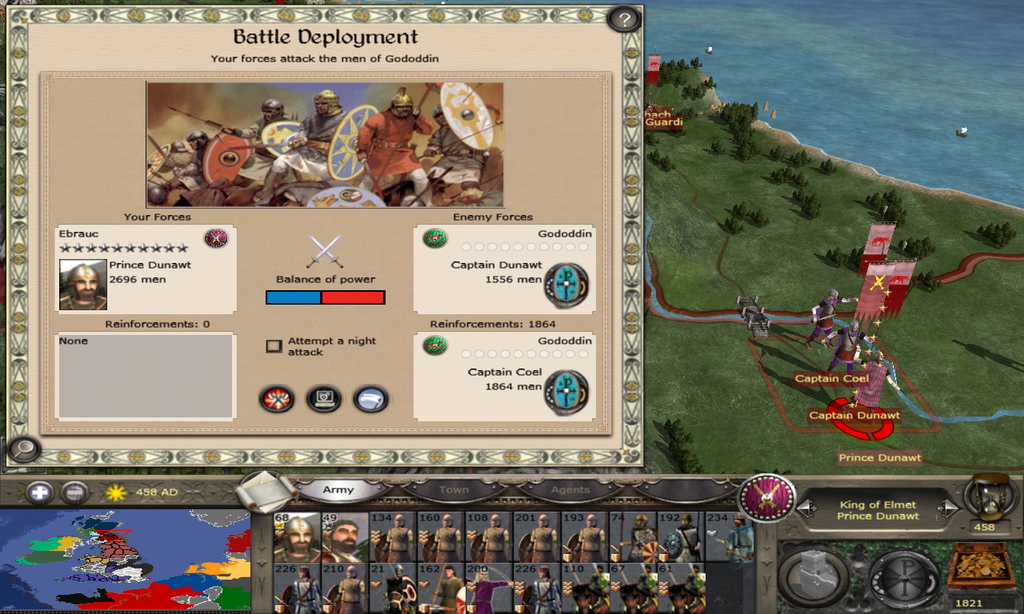Switch to the Army tab
Viewport: 1024px width, 614px height.
pos(338,490)
